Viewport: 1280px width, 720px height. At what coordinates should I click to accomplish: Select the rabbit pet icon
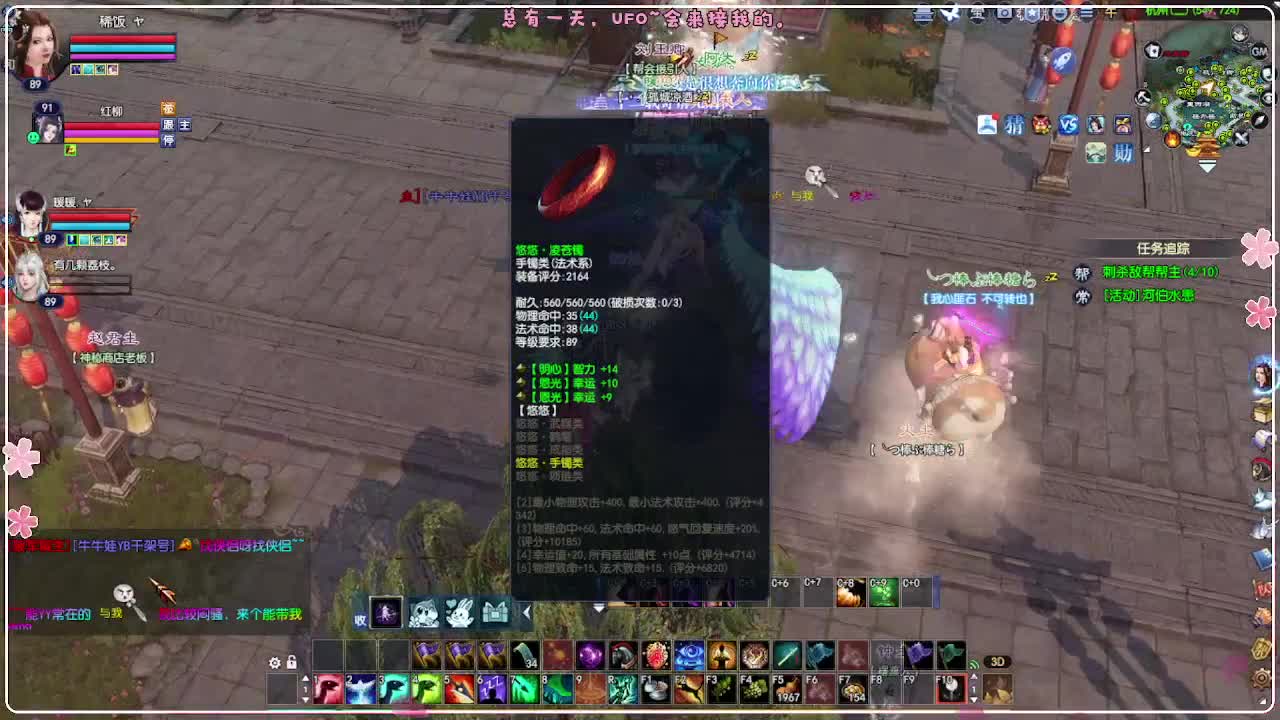459,613
